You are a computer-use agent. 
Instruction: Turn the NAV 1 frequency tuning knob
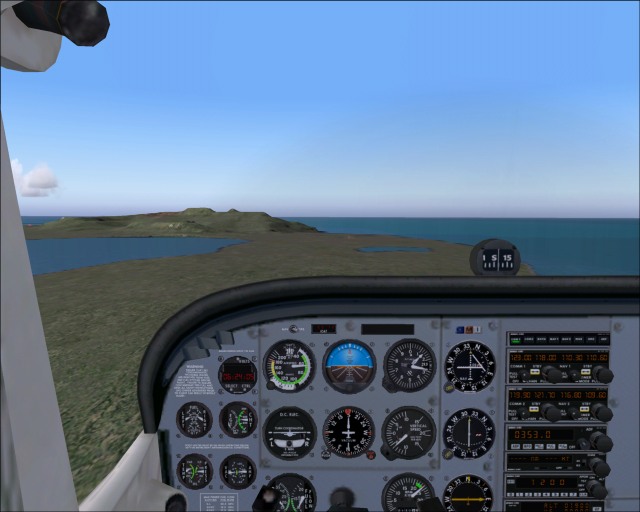pyautogui.click(x=601, y=374)
